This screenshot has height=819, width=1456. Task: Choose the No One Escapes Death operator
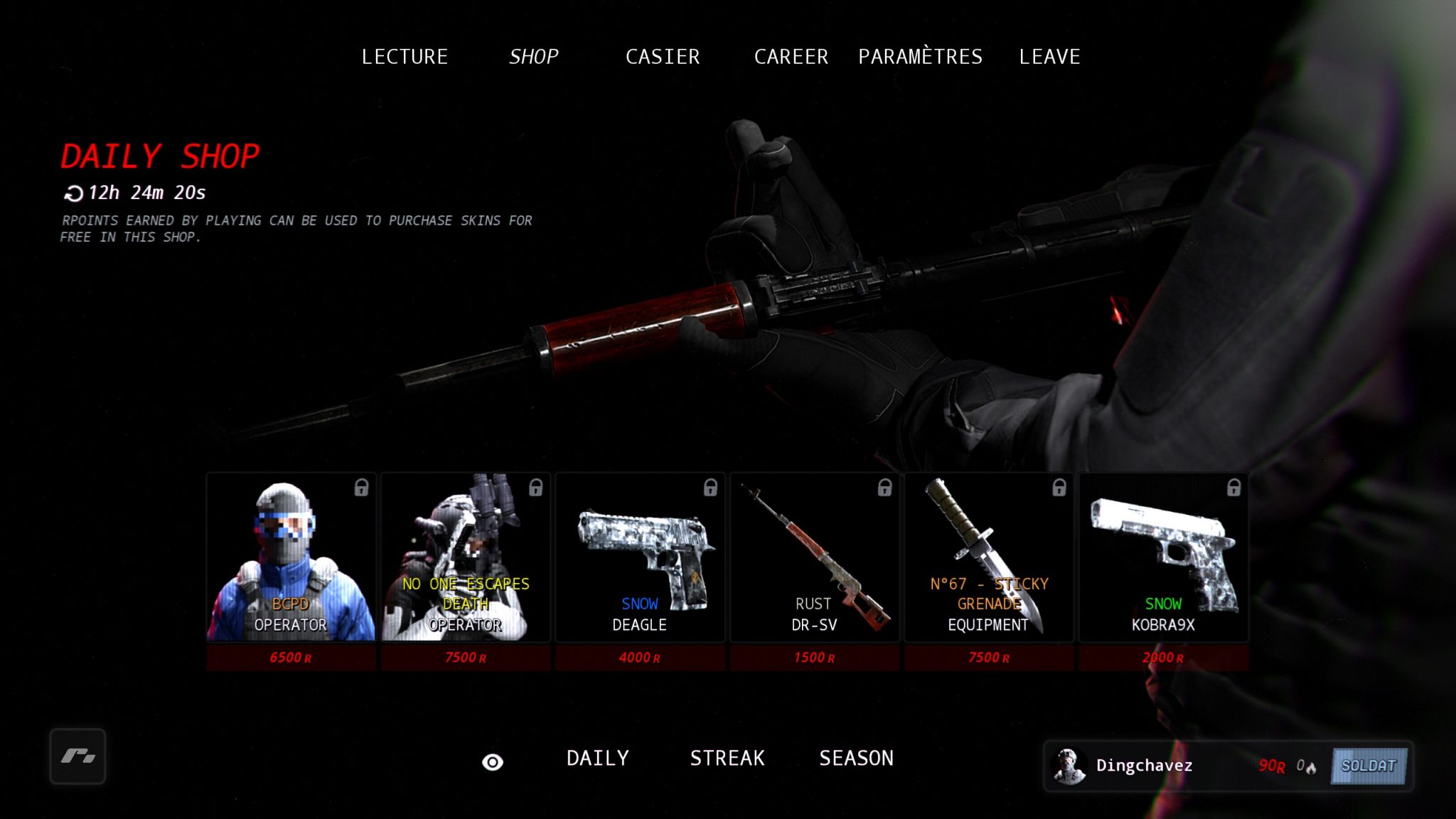(466, 557)
